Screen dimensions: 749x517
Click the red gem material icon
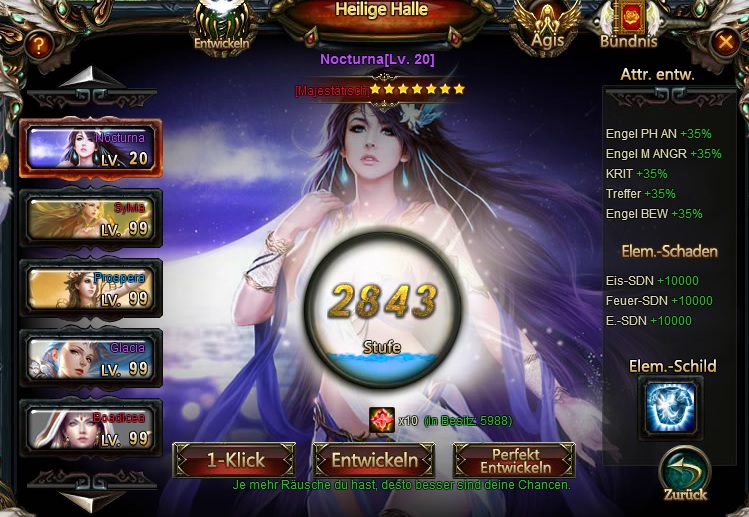pyautogui.click(x=381, y=419)
